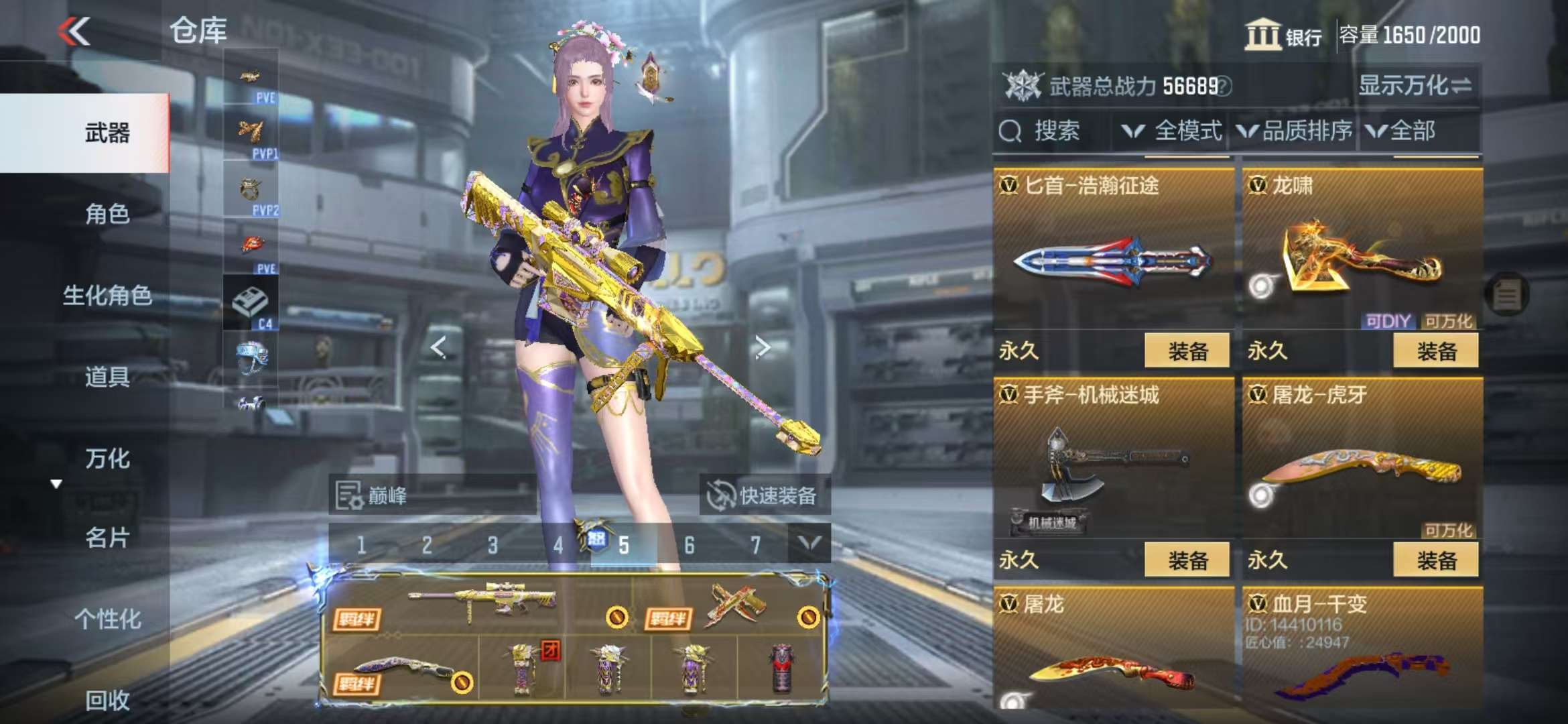1568x724 pixels.
Task: Open the 品质排序 sort dropdown
Action: pyautogui.click(x=1295, y=131)
